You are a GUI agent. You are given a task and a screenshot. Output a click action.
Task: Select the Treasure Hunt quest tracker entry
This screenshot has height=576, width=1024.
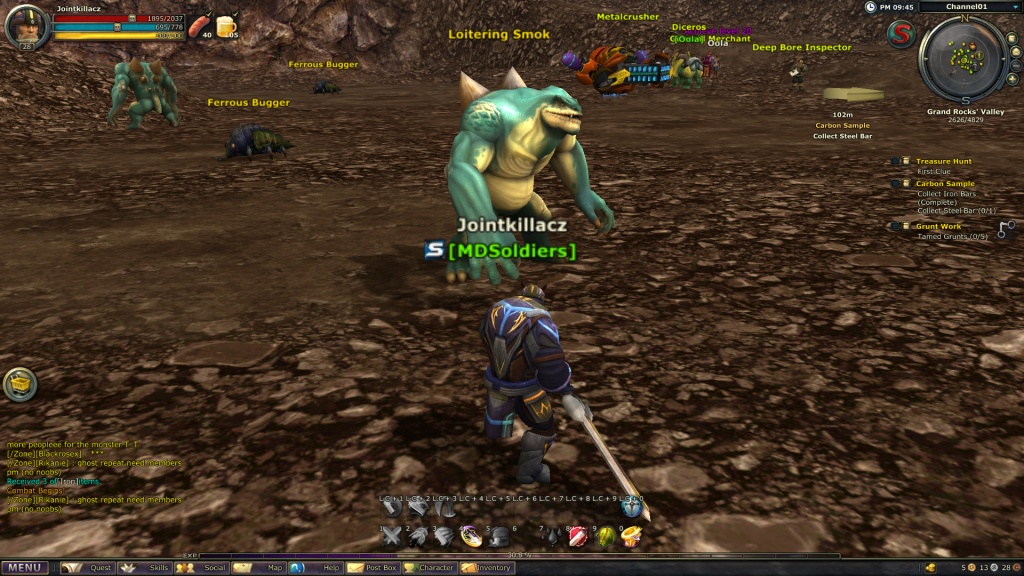[x=942, y=161]
